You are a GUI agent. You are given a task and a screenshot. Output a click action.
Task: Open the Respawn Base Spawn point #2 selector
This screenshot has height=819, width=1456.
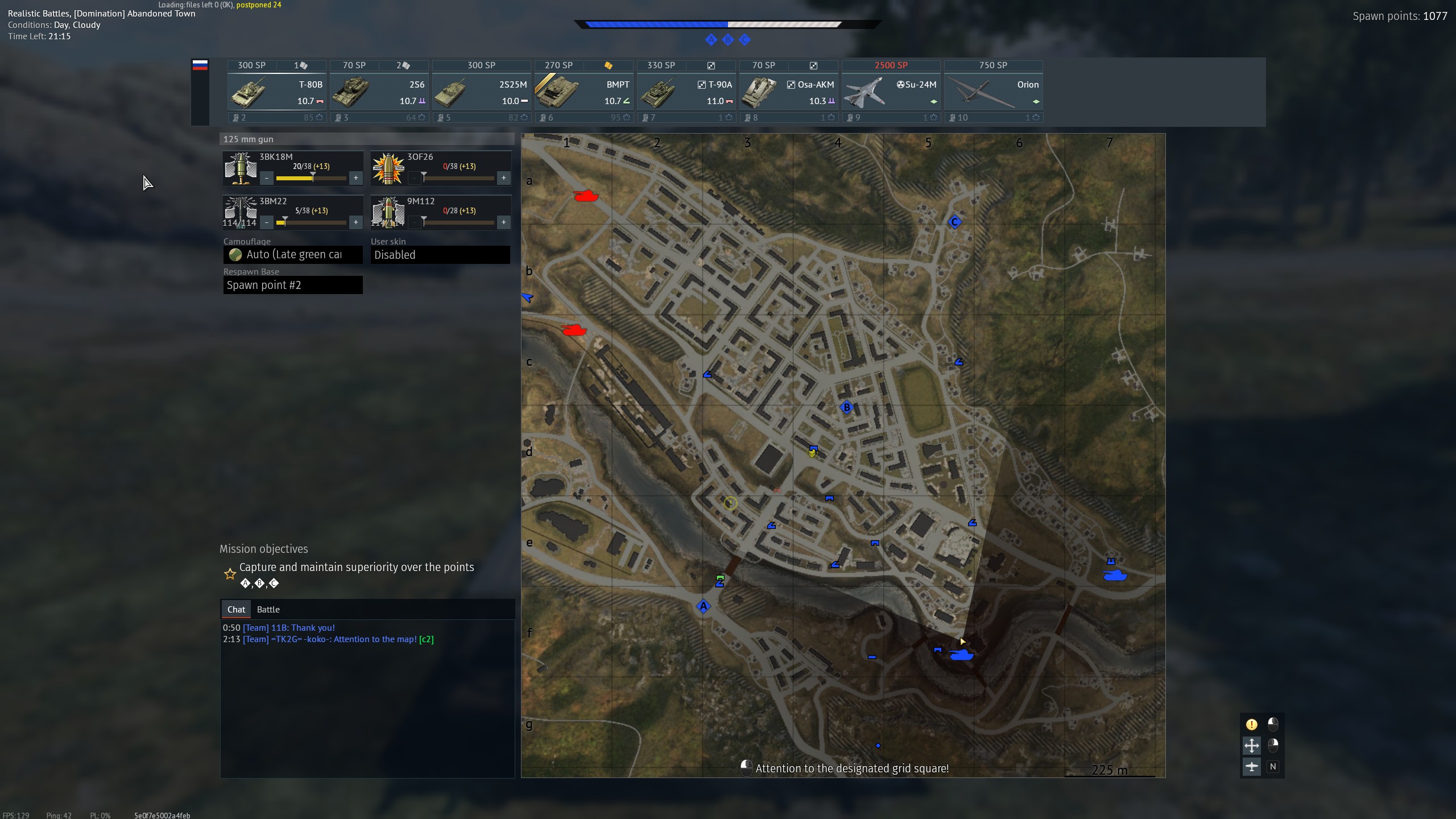point(293,284)
